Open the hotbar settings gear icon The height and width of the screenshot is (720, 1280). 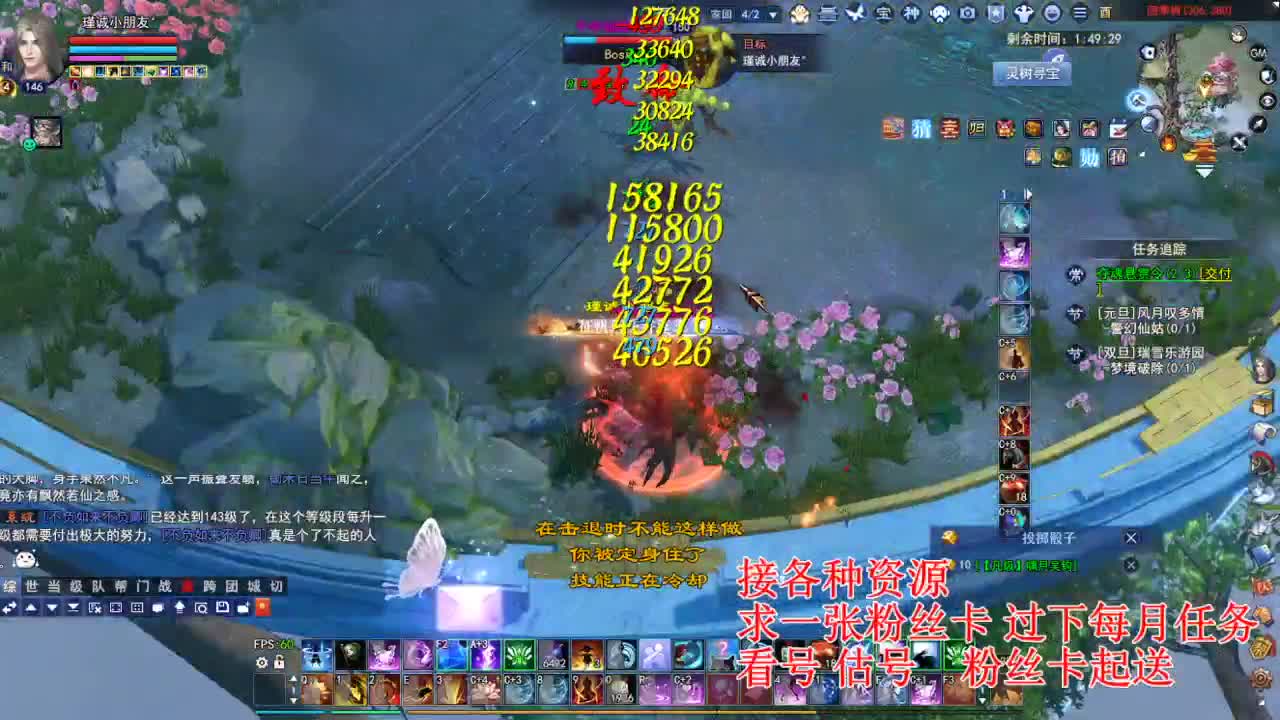[x=262, y=663]
